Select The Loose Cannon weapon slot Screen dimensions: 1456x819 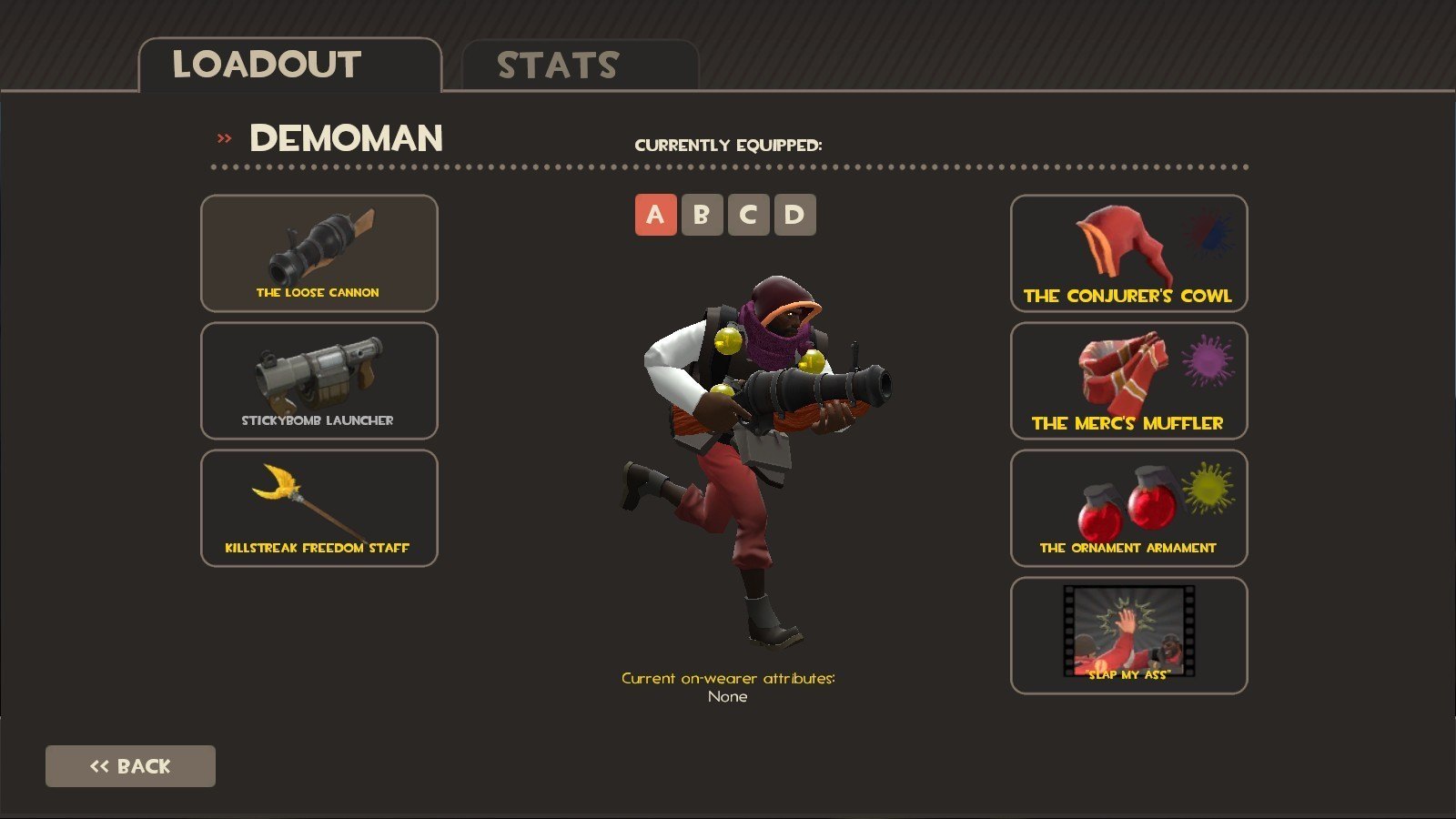(x=318, y=253)
